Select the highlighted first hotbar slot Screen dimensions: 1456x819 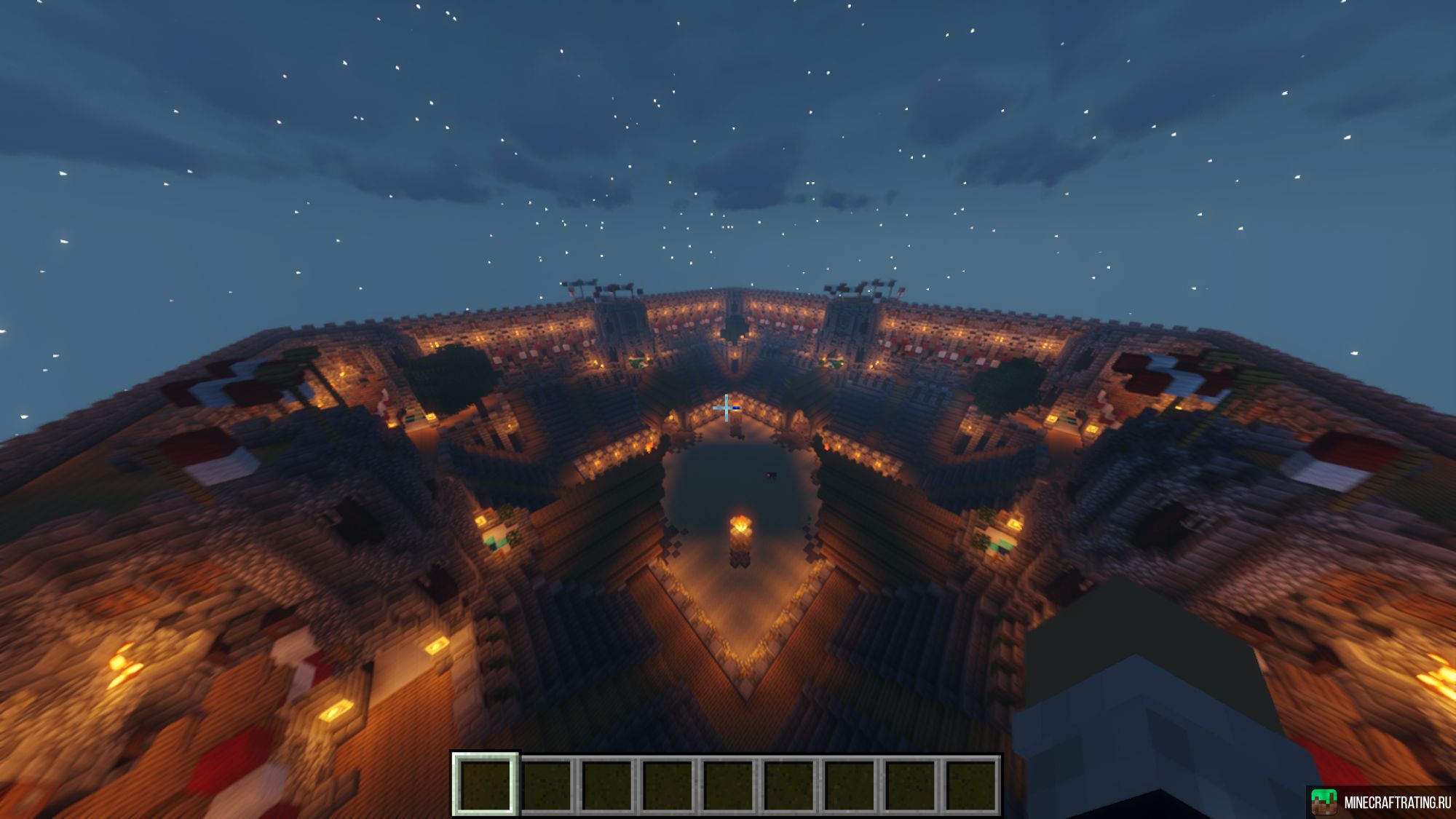[486, 784]
